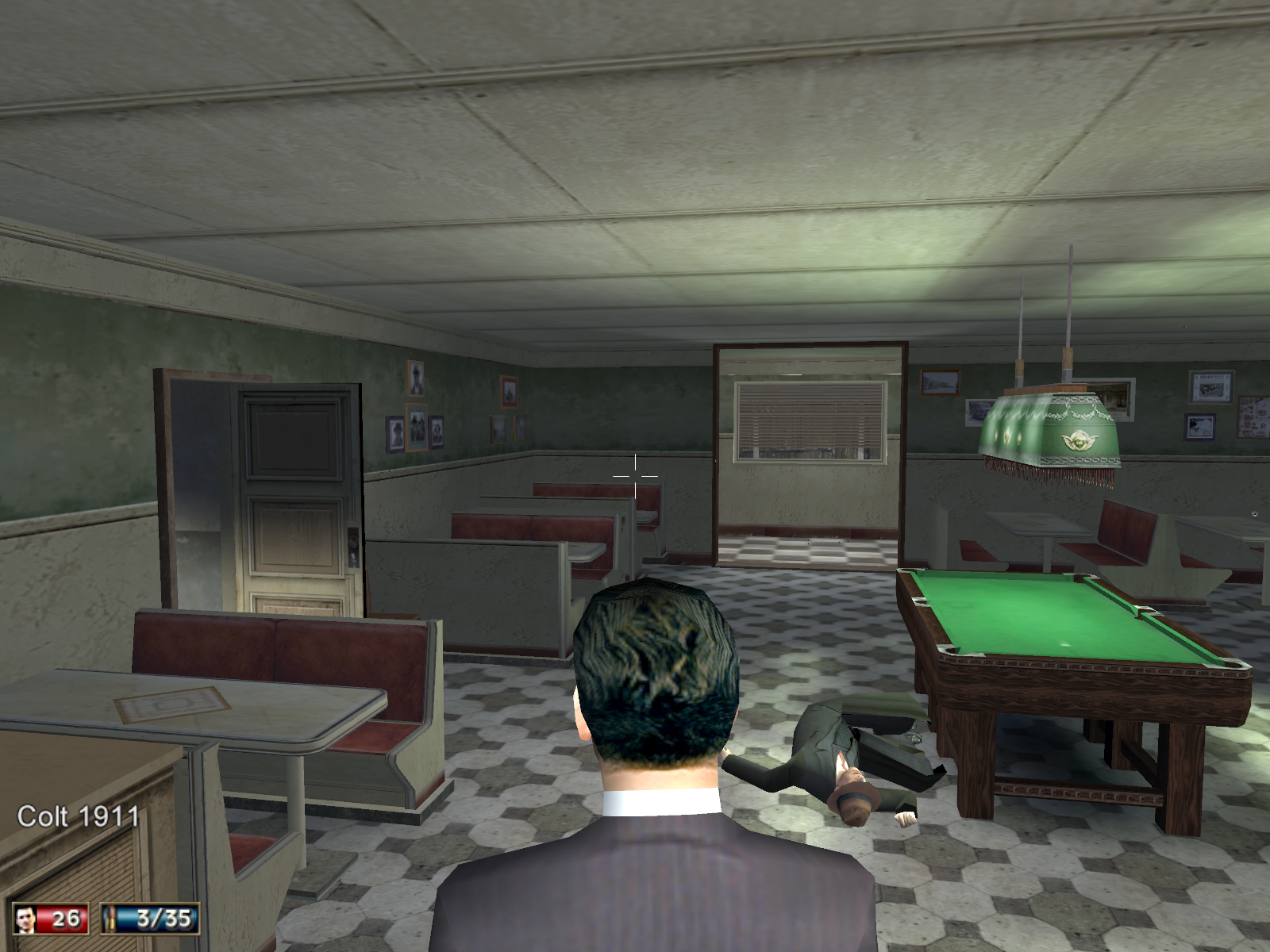Click the player portrait icon

click(25, 919)
